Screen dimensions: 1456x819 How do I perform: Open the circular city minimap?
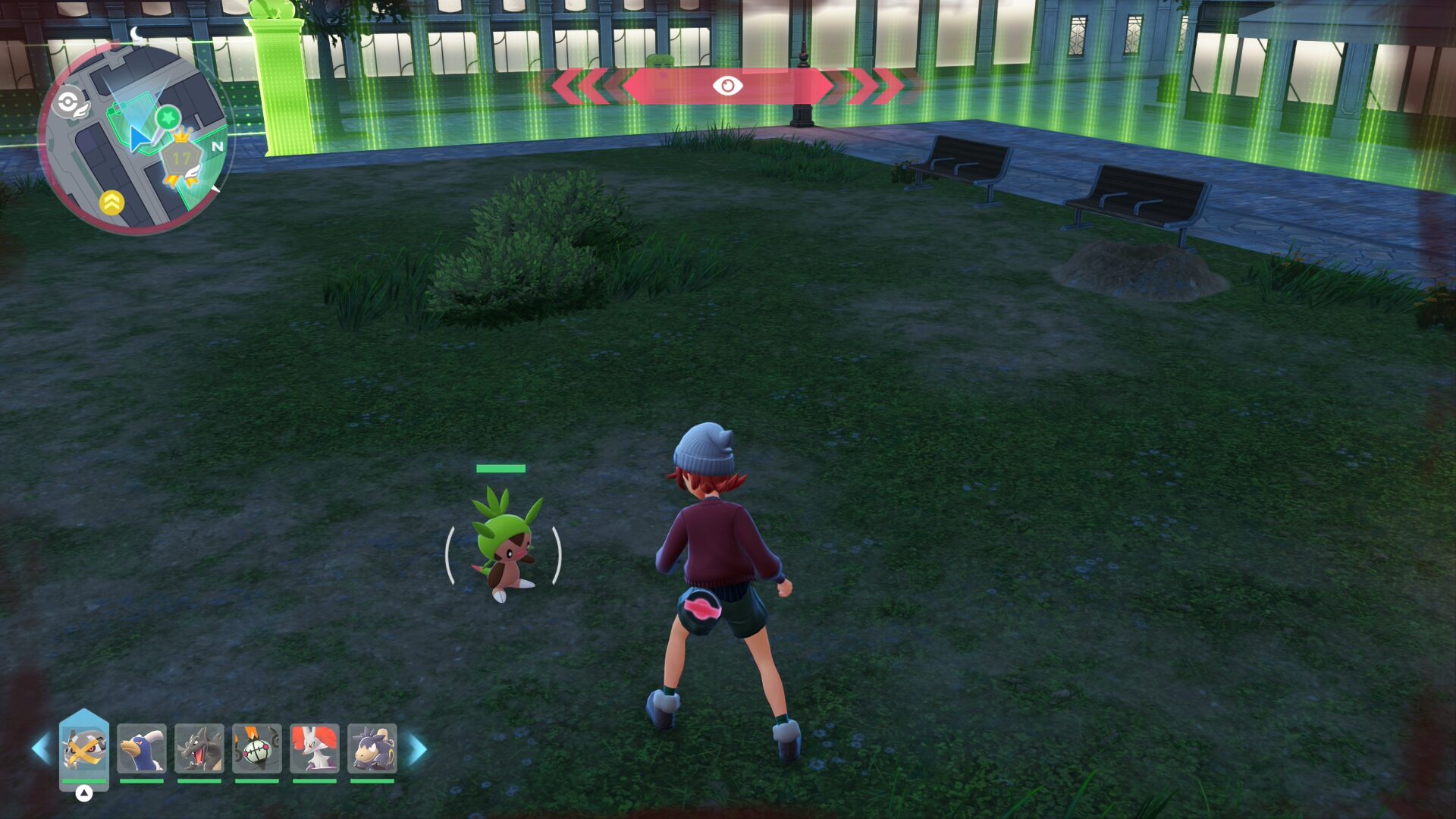pos(135,138)
